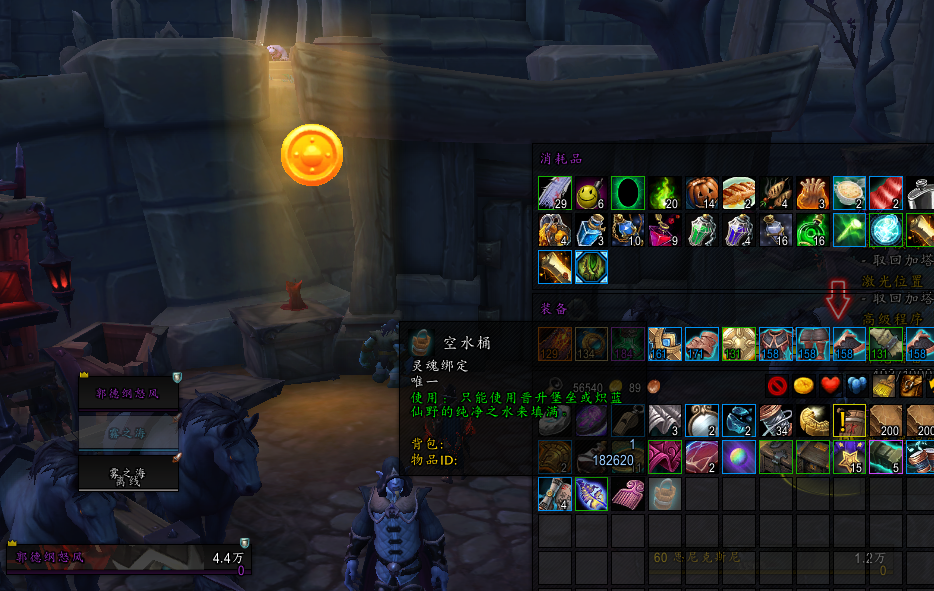The image size is (934, 591).
Task: Click the rainbow orb bag item
Action: [x=739, y=457]
